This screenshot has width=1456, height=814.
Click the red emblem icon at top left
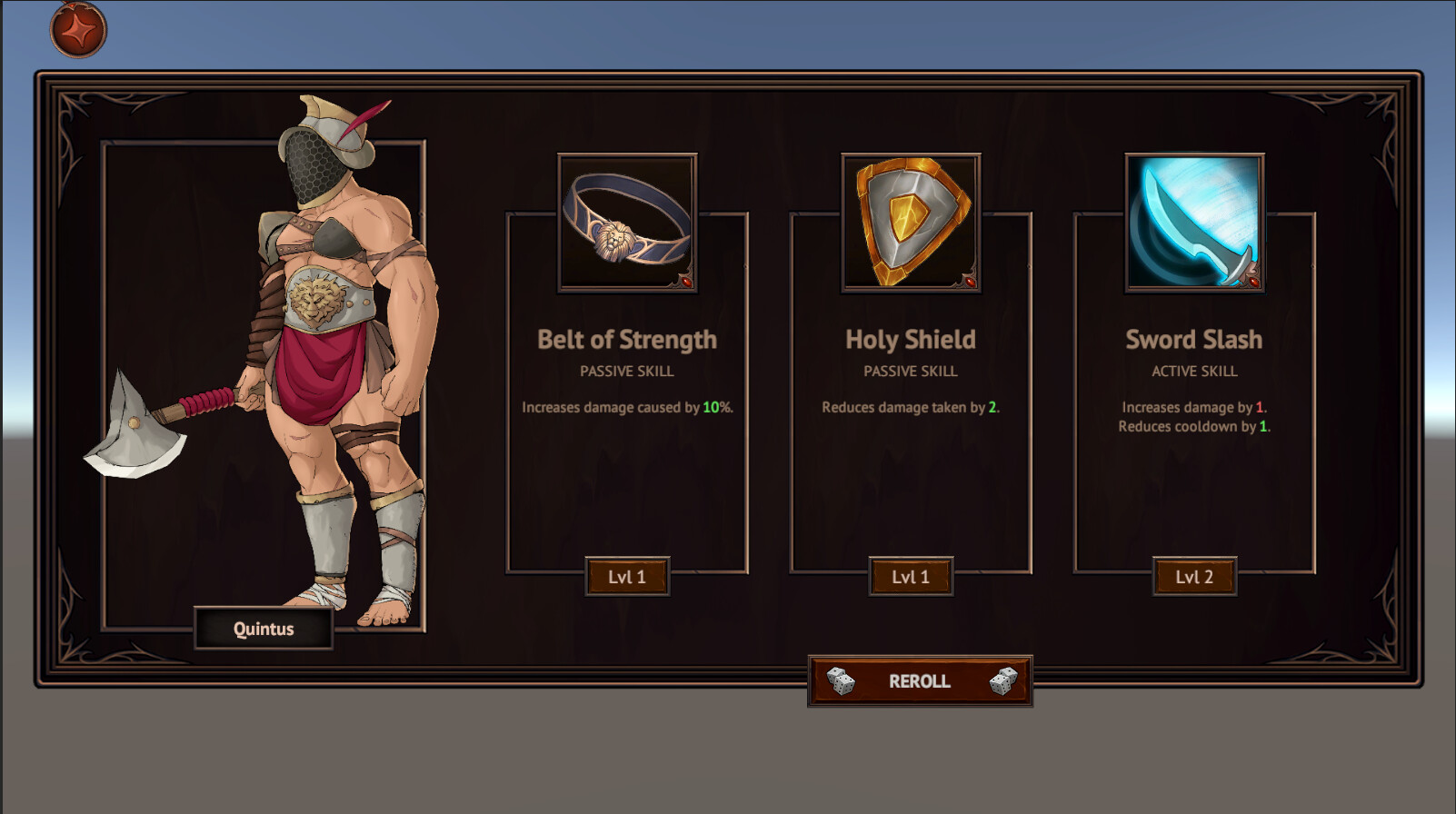tap(77, 29)
